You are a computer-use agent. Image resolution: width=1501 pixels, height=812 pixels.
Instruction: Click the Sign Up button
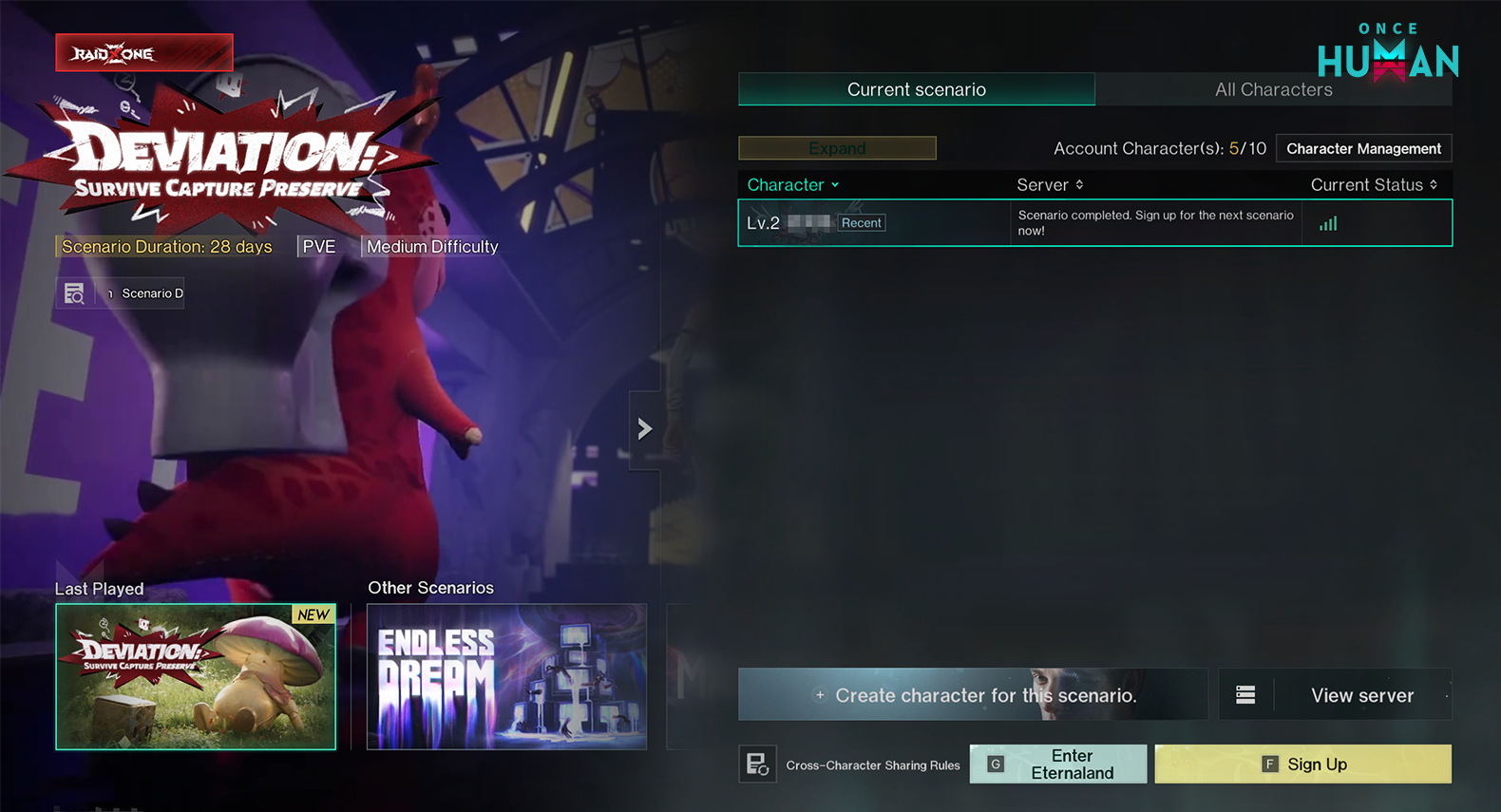coord(1302,764)
